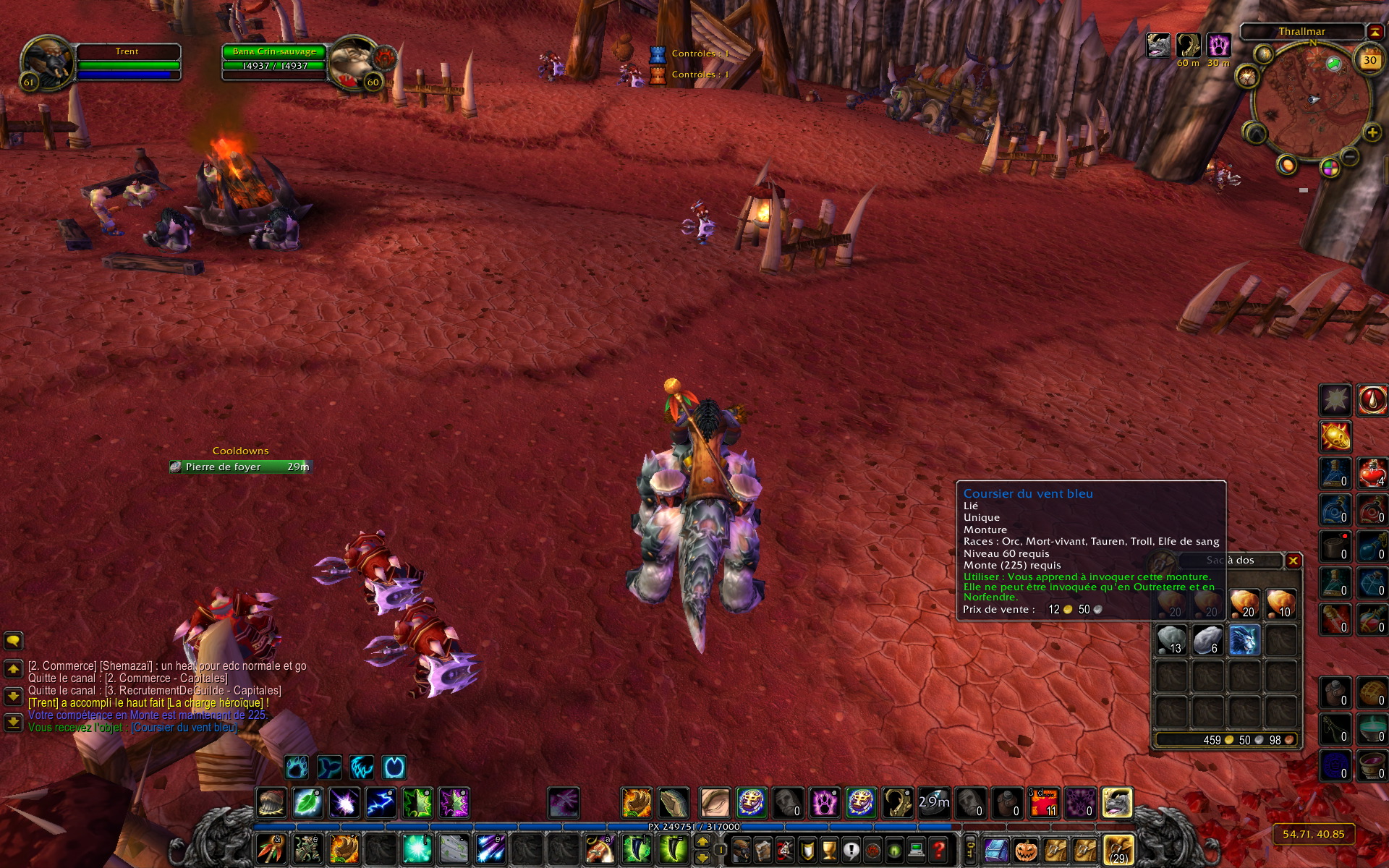1389x868 pixels.
Task: Open the achievements golden trophy button
Action: pos(829,849)
